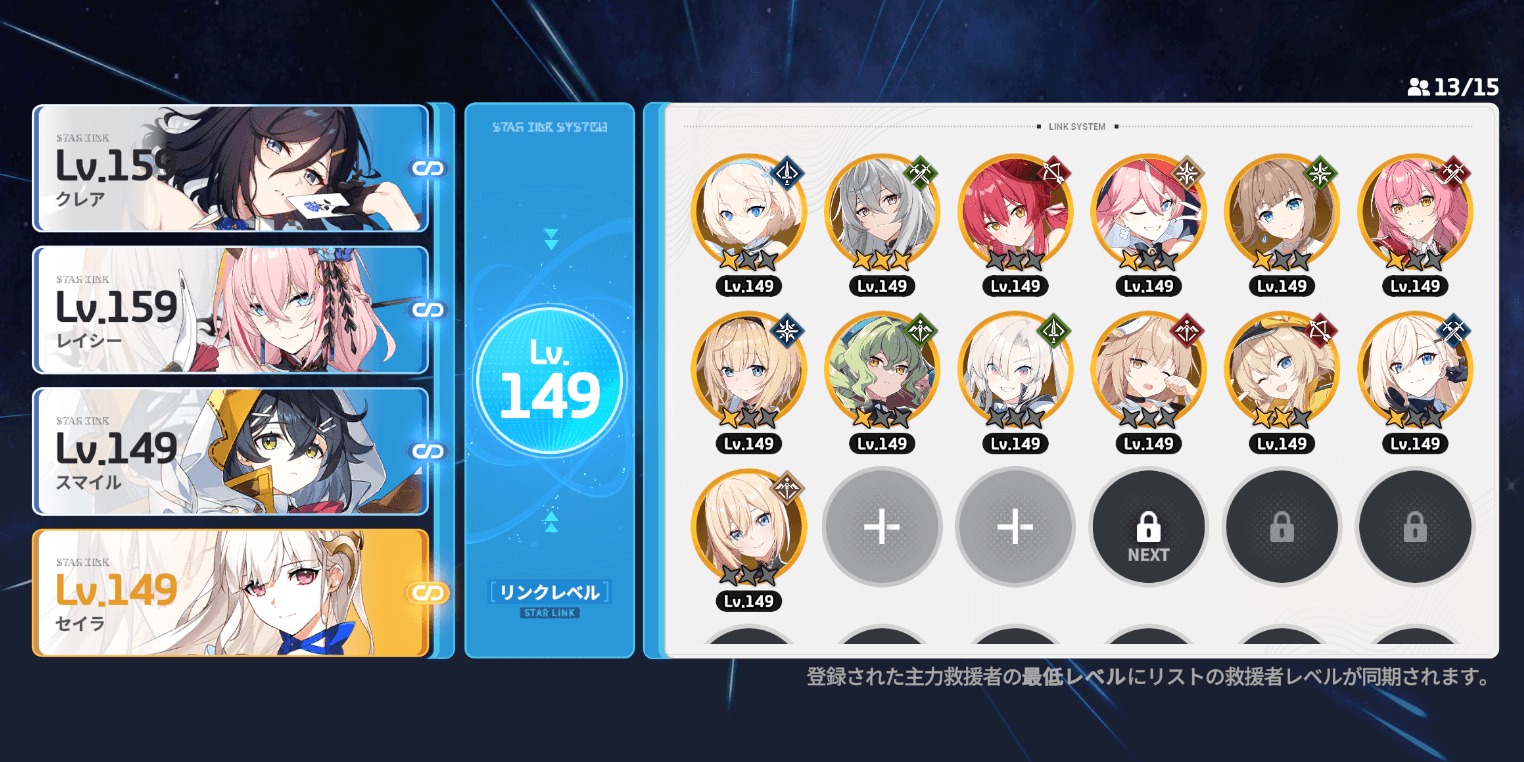This screenshot has width=1524, height=762.
Task: Click the STAR LINK SYSTEM header
Action: tap(550, 126)
